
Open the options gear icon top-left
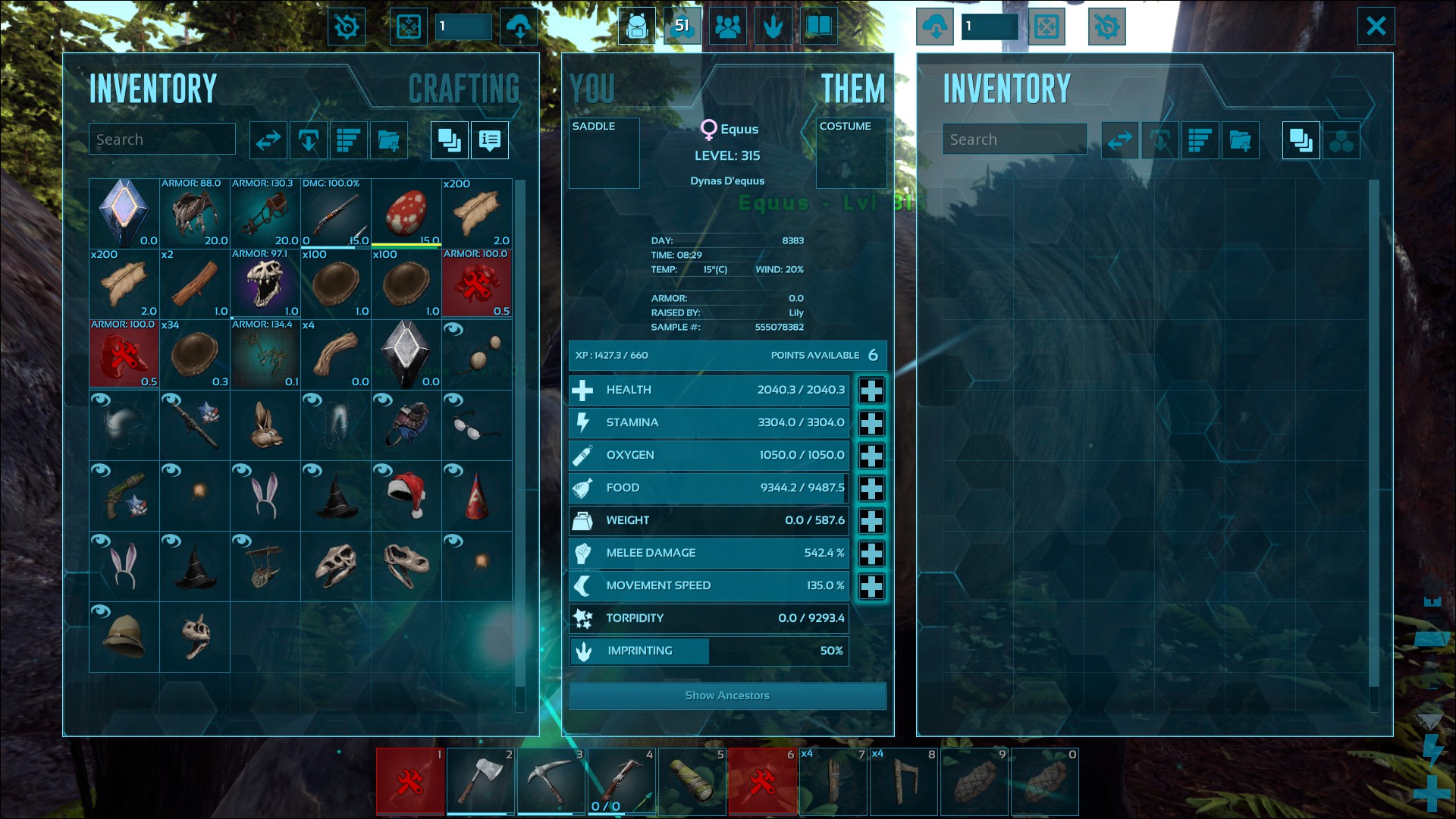click(347, 25)
